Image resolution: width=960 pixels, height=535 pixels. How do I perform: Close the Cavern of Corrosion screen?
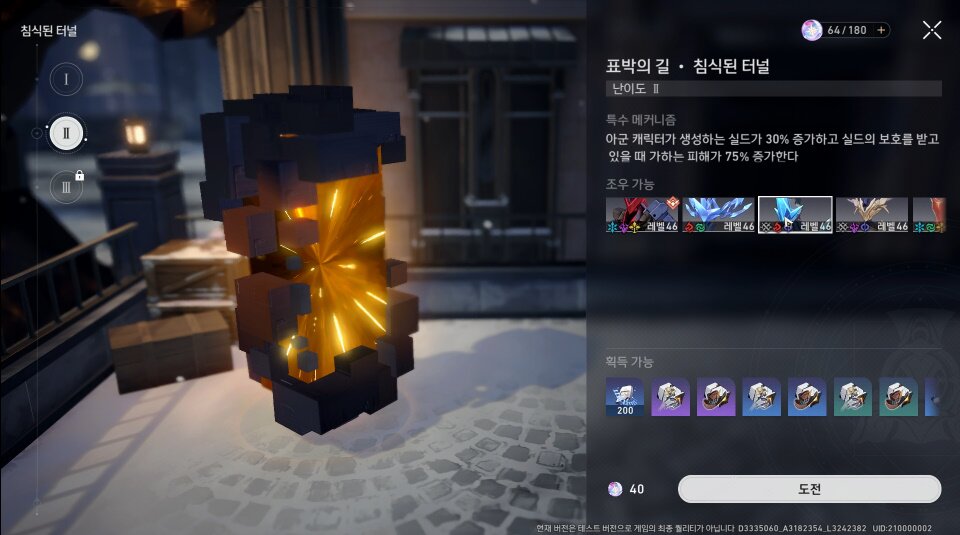(932, 30)
